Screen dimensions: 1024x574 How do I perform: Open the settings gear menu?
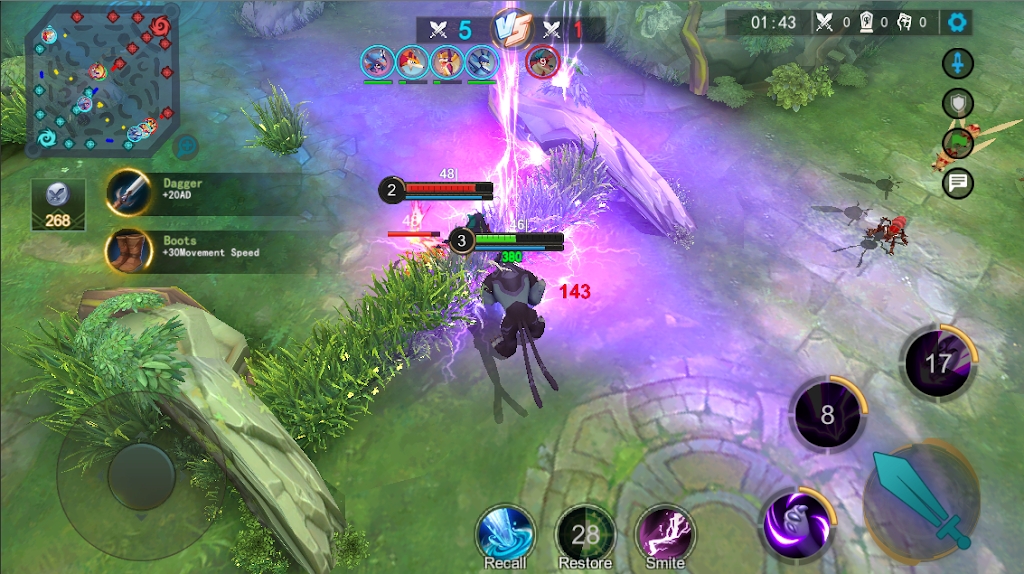pos(958,22)
